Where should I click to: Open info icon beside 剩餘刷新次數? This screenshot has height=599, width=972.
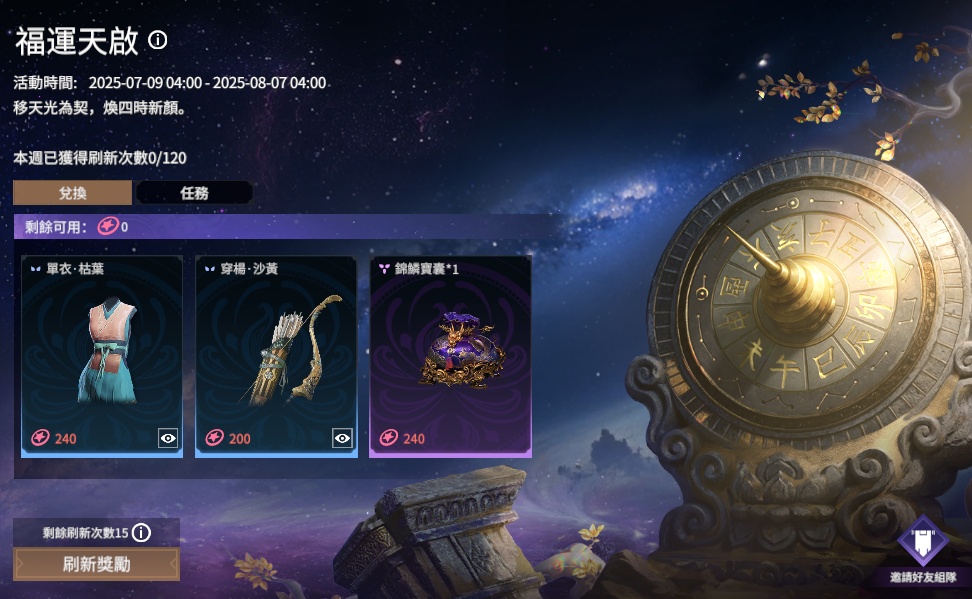tap(141, 532)
